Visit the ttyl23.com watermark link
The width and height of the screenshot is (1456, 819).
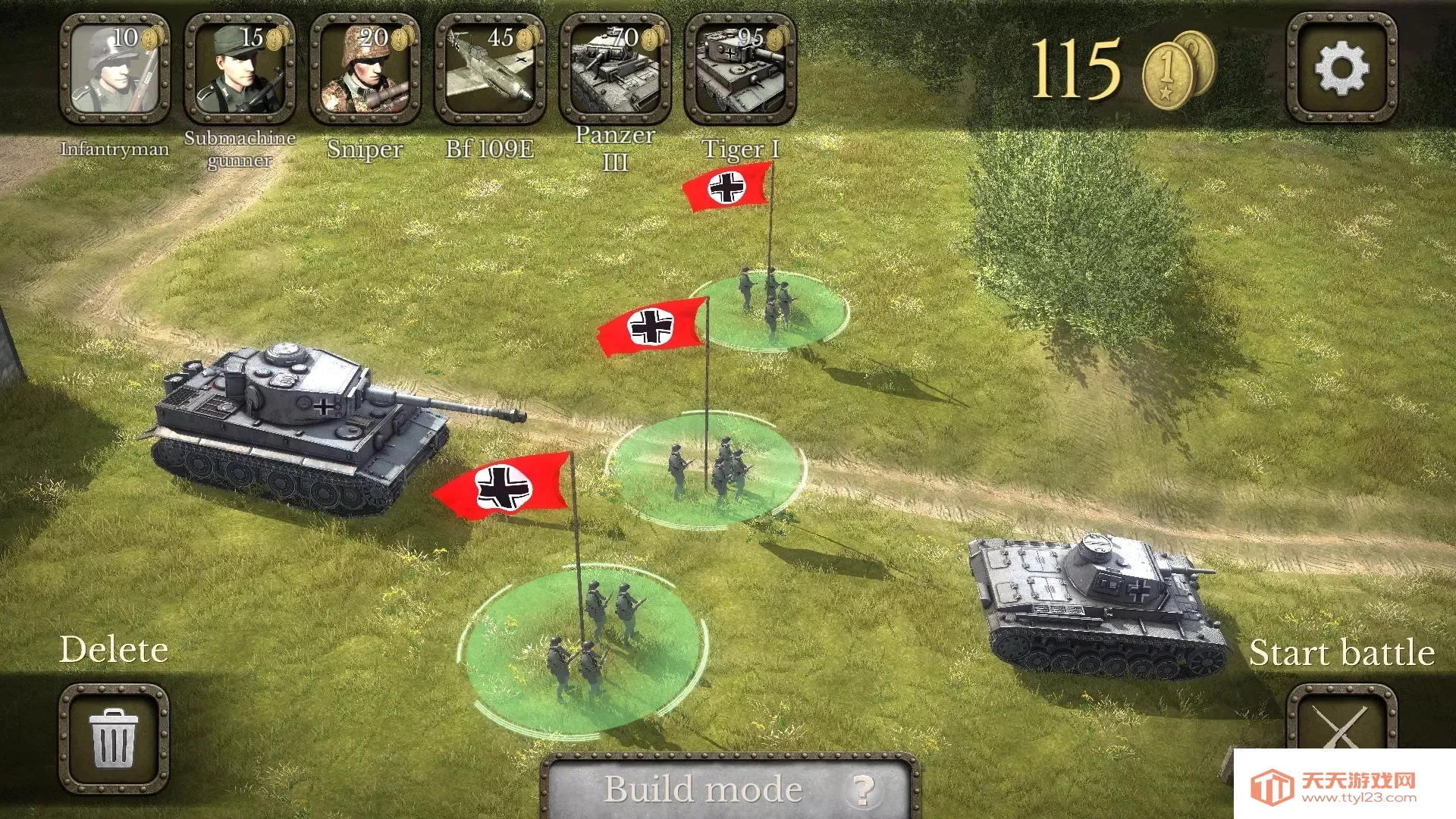pyautogui.click(x=1344, y=787)
